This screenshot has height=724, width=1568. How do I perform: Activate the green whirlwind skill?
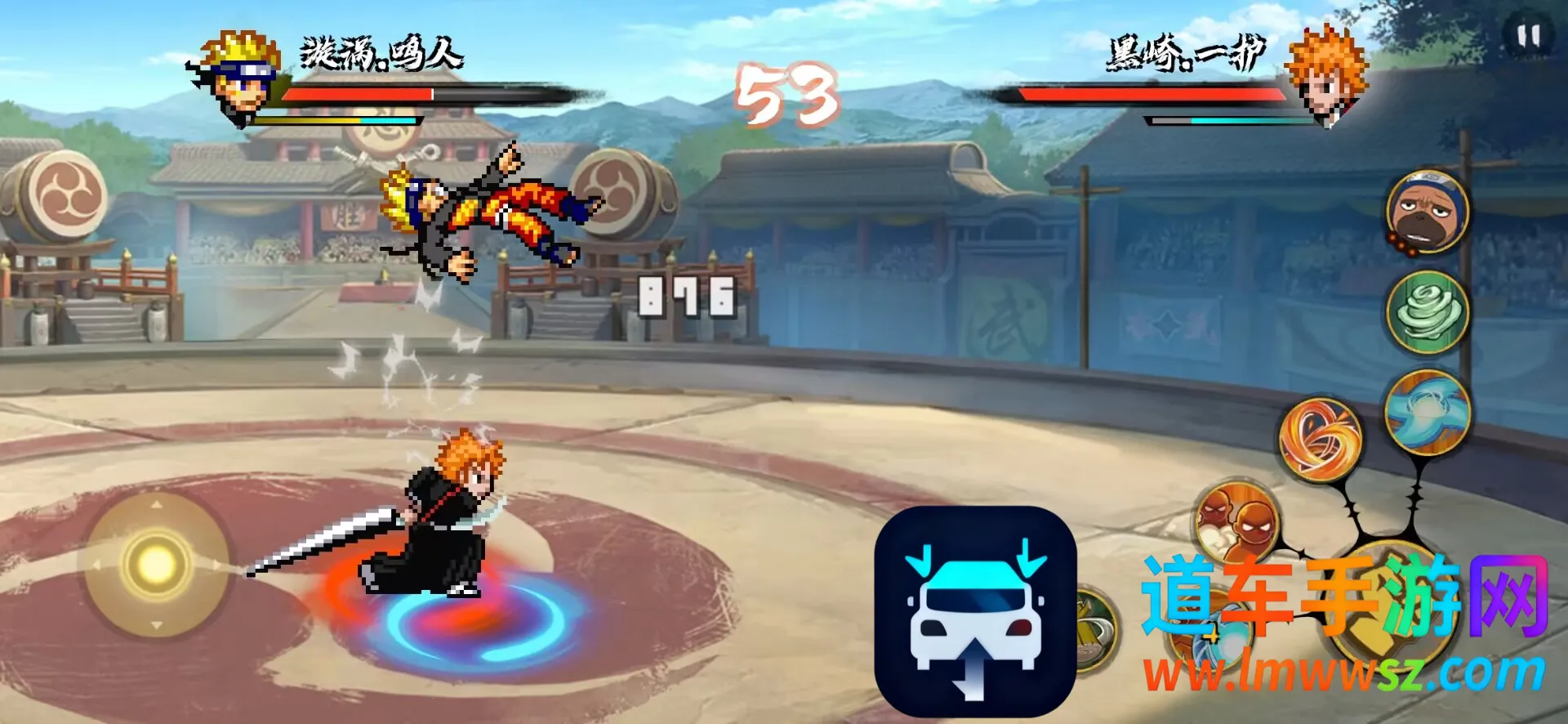click(1428, 311)
